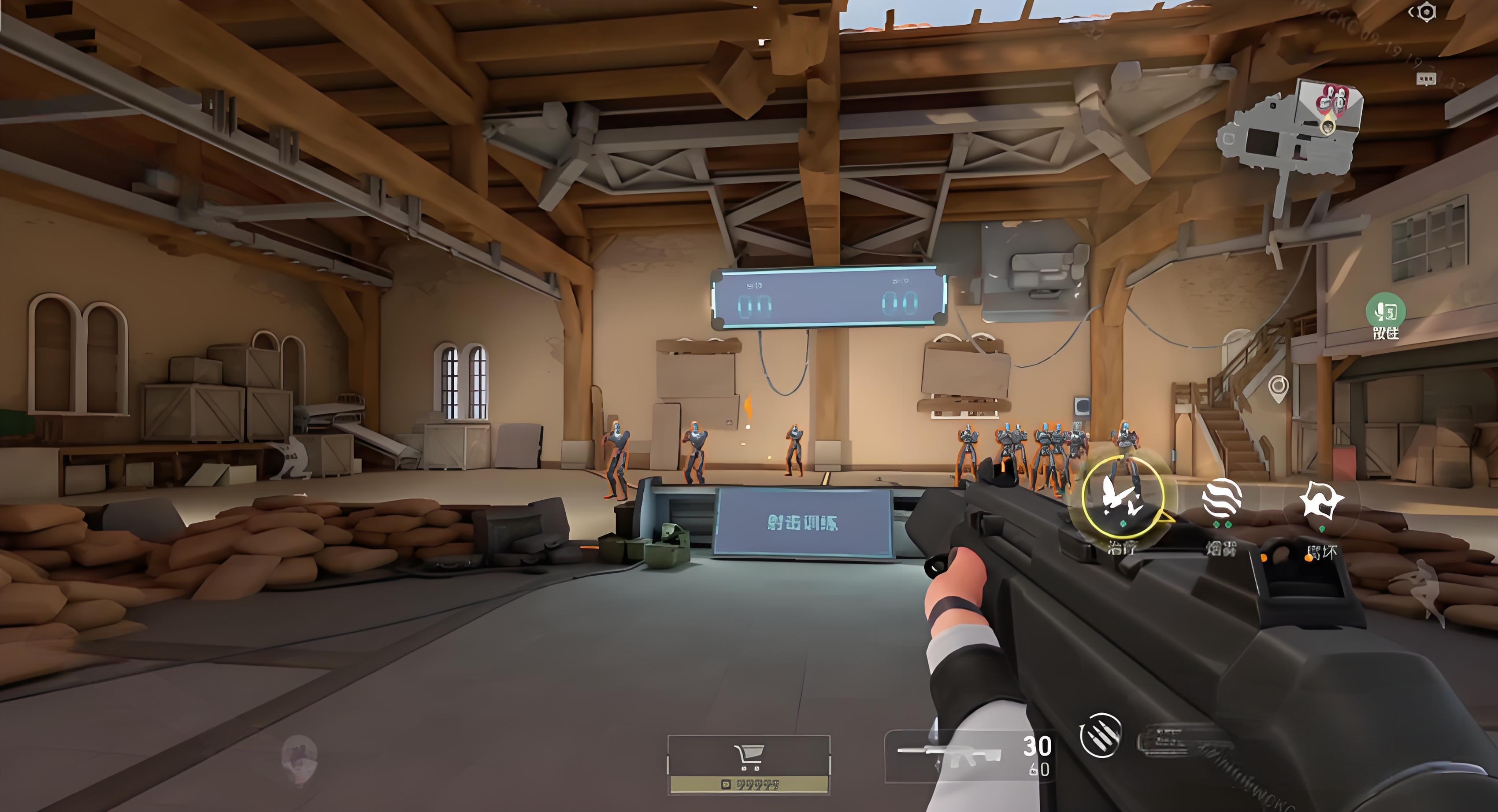Tap the map location ping marker icon
Image resolution: width=1498 pixels, height=812 pixels.
[1278, 388]
